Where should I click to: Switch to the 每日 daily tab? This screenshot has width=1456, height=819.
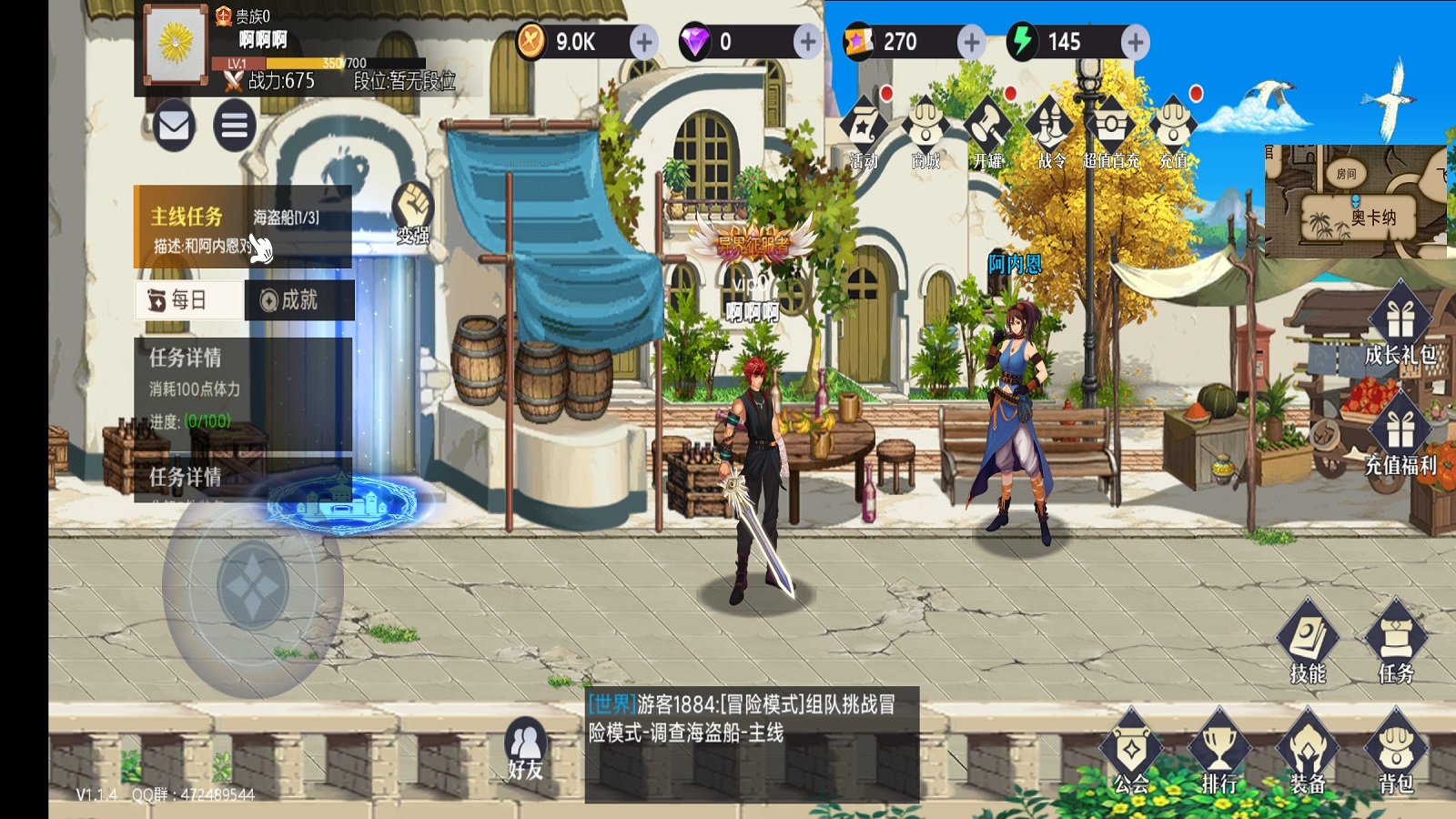point(189,300)
